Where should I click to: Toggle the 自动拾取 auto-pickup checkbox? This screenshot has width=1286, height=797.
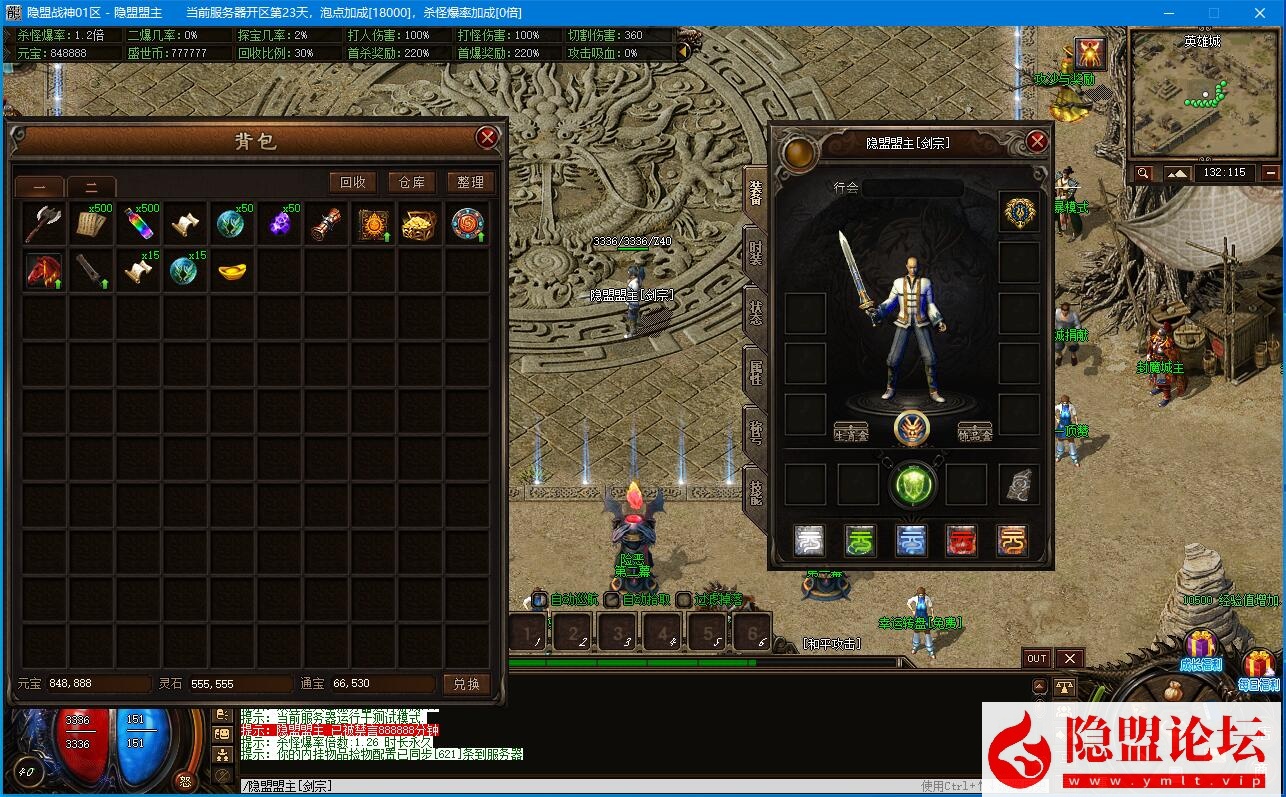(613, 600)
